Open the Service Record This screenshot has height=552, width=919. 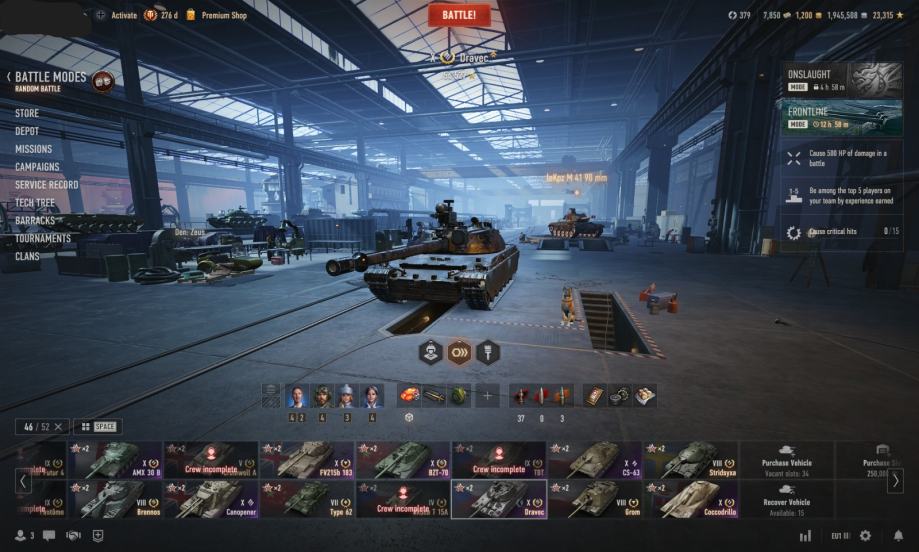click(46, 185)
